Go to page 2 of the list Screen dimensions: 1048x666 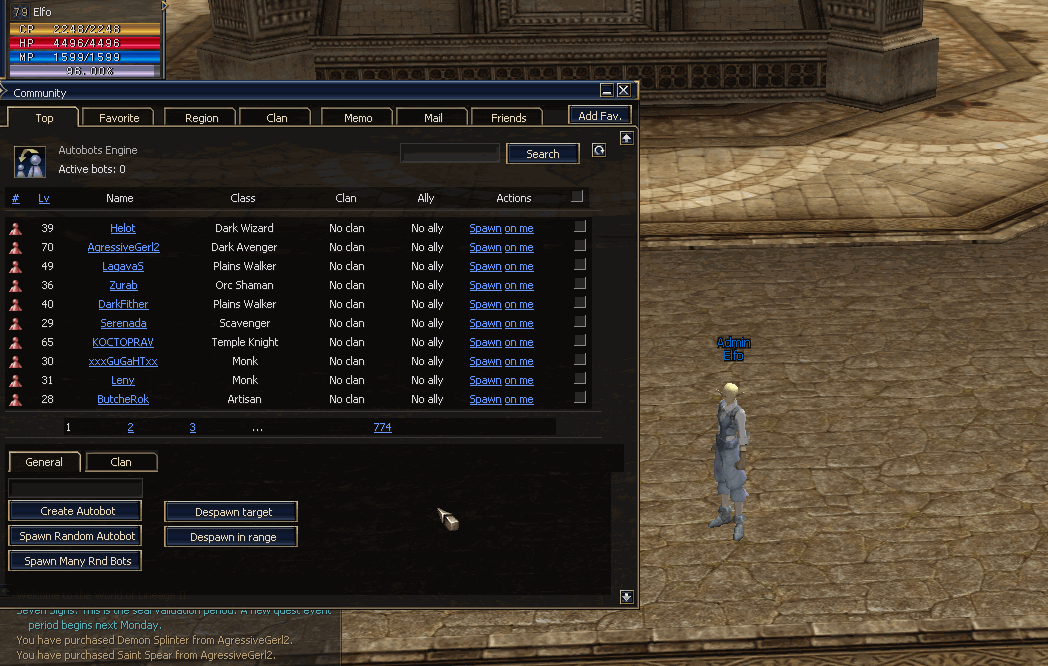pyautogui.click(x=130, y=427)
